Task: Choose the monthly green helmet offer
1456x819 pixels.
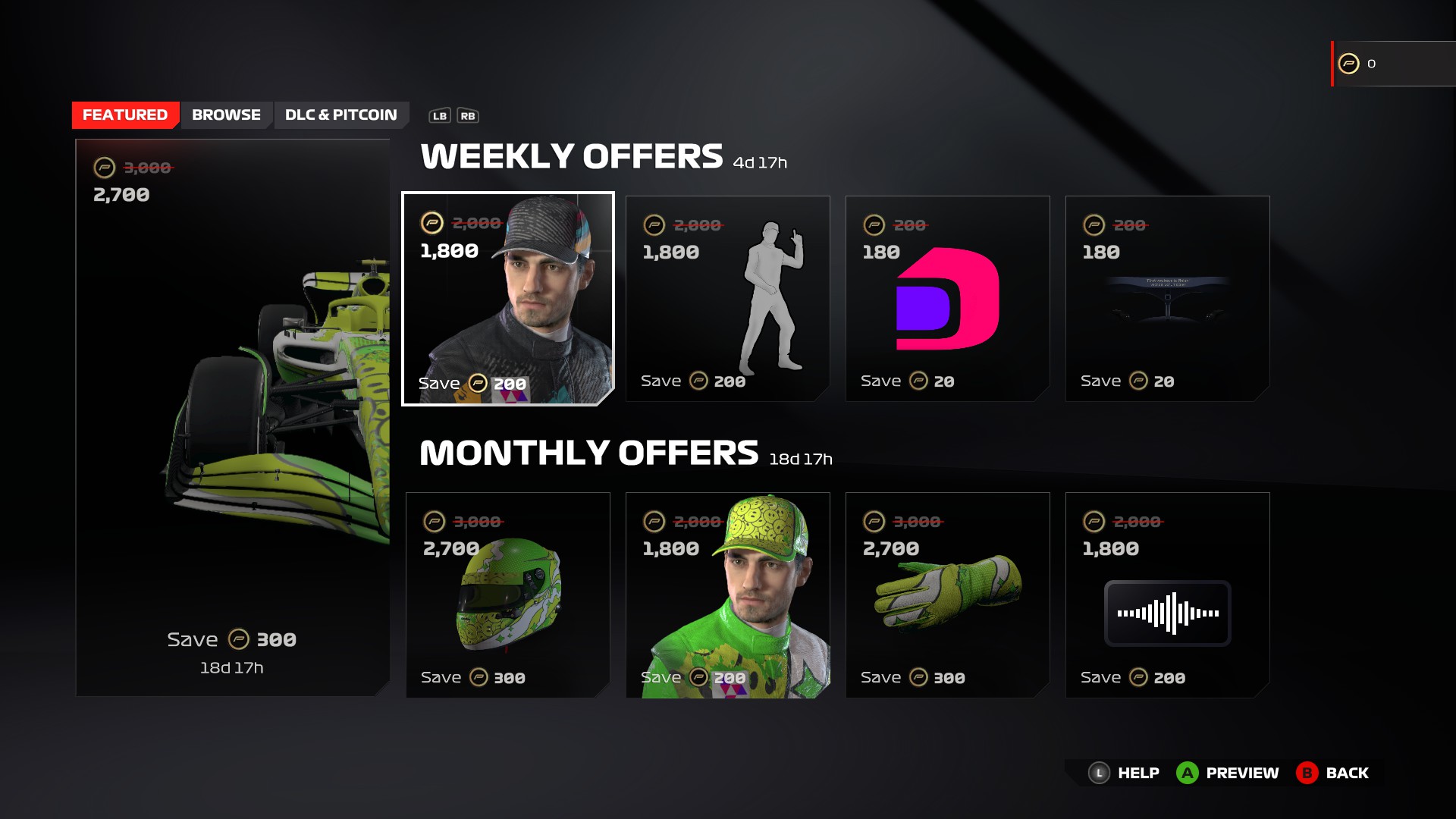Action: tap(508, 595)
